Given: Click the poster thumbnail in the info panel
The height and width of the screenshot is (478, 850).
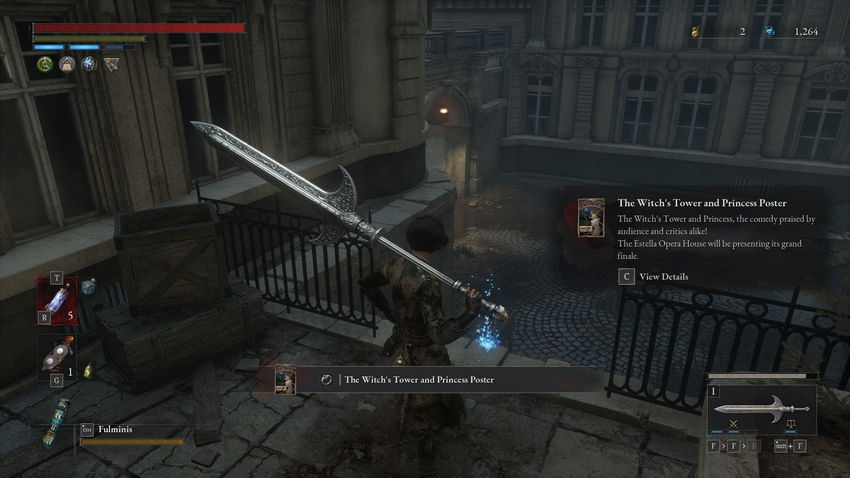Looking at the screenshot, I should tap(591, 217).
